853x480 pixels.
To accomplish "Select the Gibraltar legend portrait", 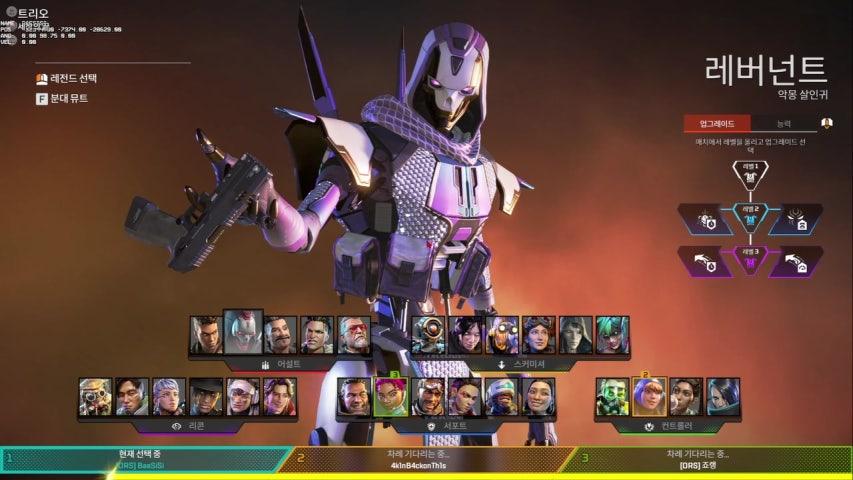I will pyautogui.click(x=354, y=396).
